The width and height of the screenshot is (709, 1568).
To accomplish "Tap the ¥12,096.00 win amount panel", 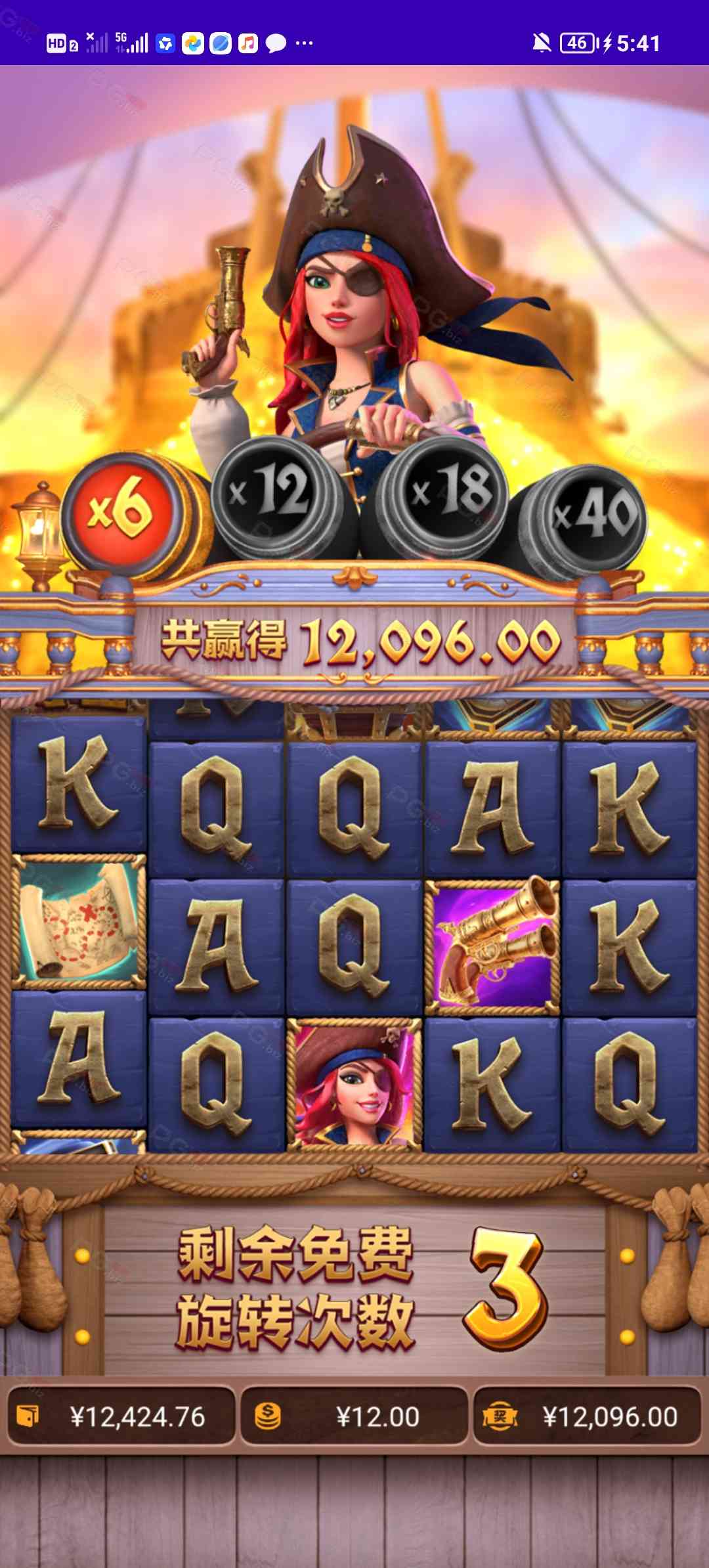I will 587,1416.
